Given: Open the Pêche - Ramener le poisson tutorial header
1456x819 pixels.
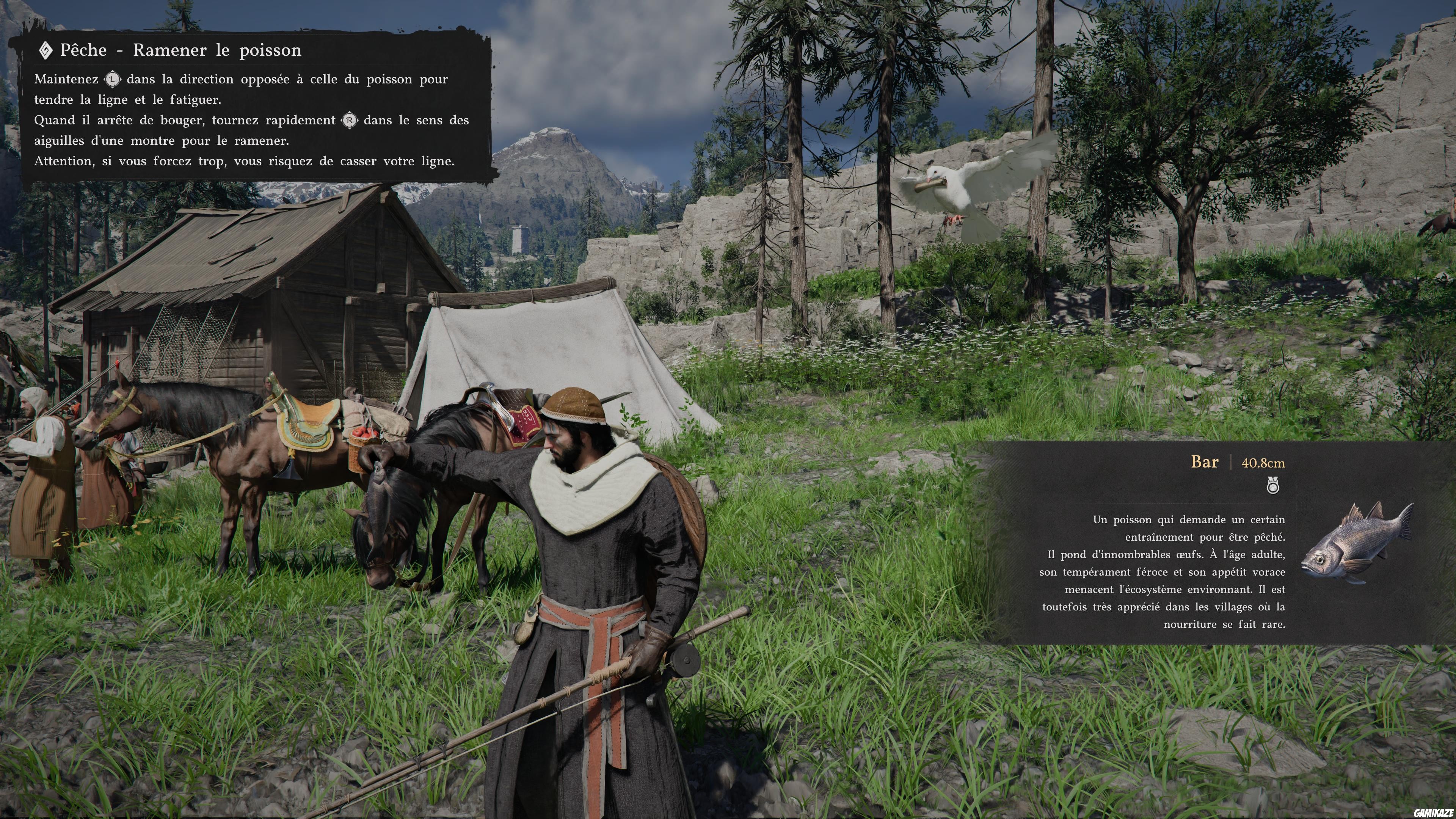Looking at the screenshot, I should point(180,50).
